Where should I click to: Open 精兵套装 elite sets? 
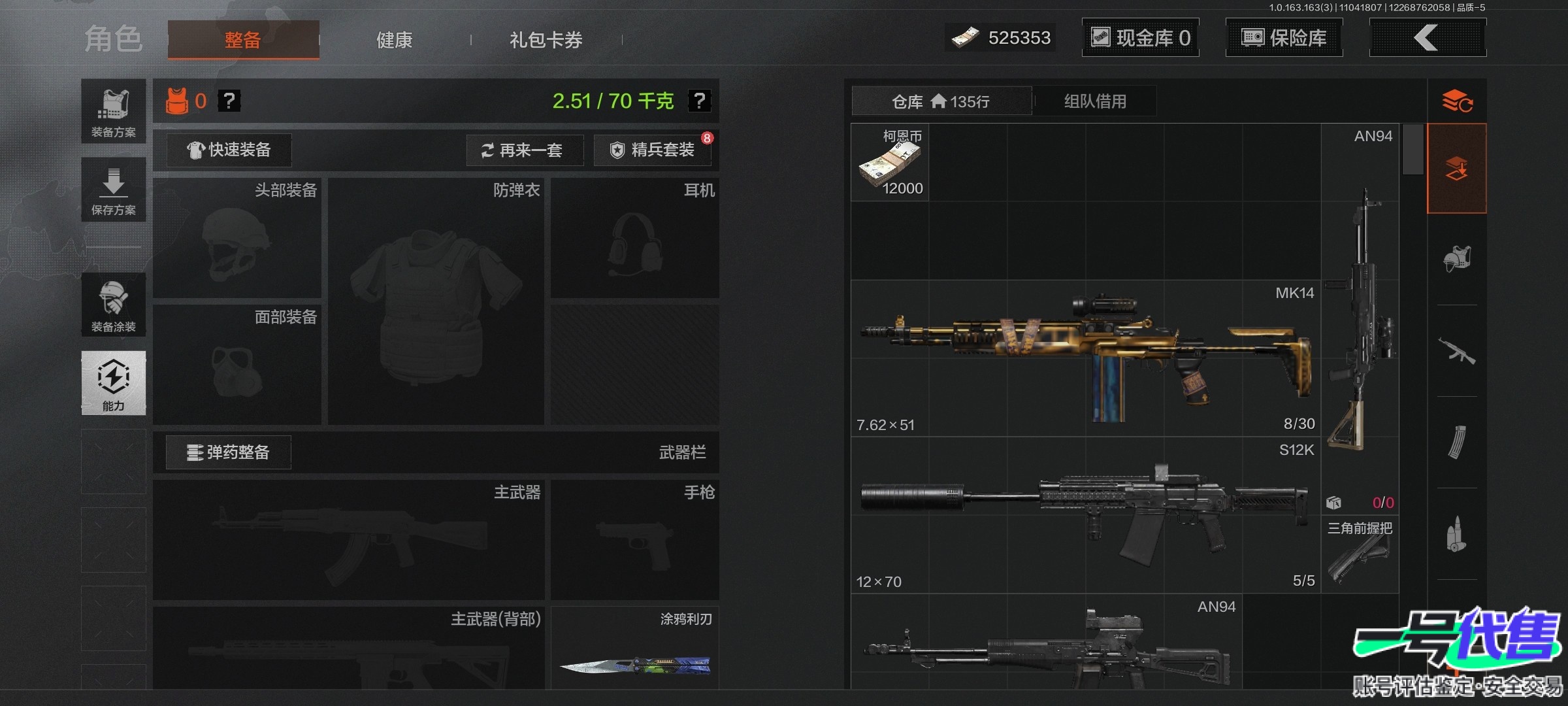click(x=652, y=150)
